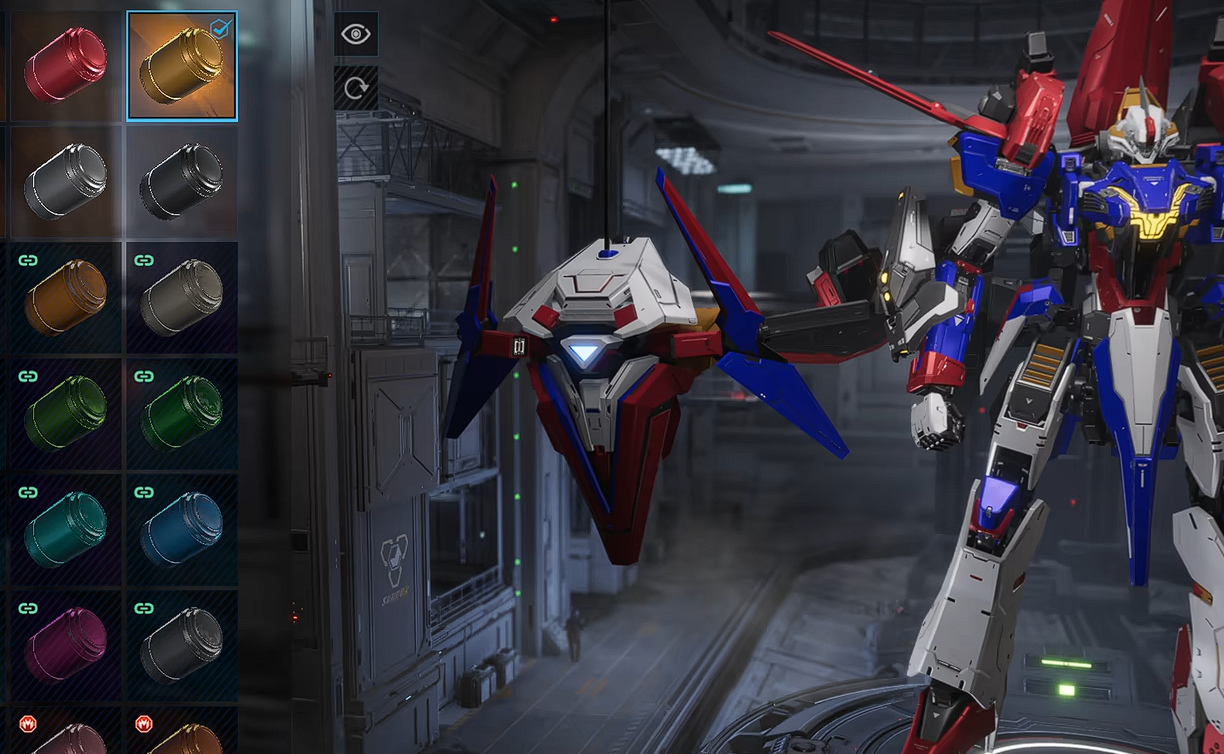1224x754 pixels.
Task: Apply the teal paint canister
Action: coord(65,529)
